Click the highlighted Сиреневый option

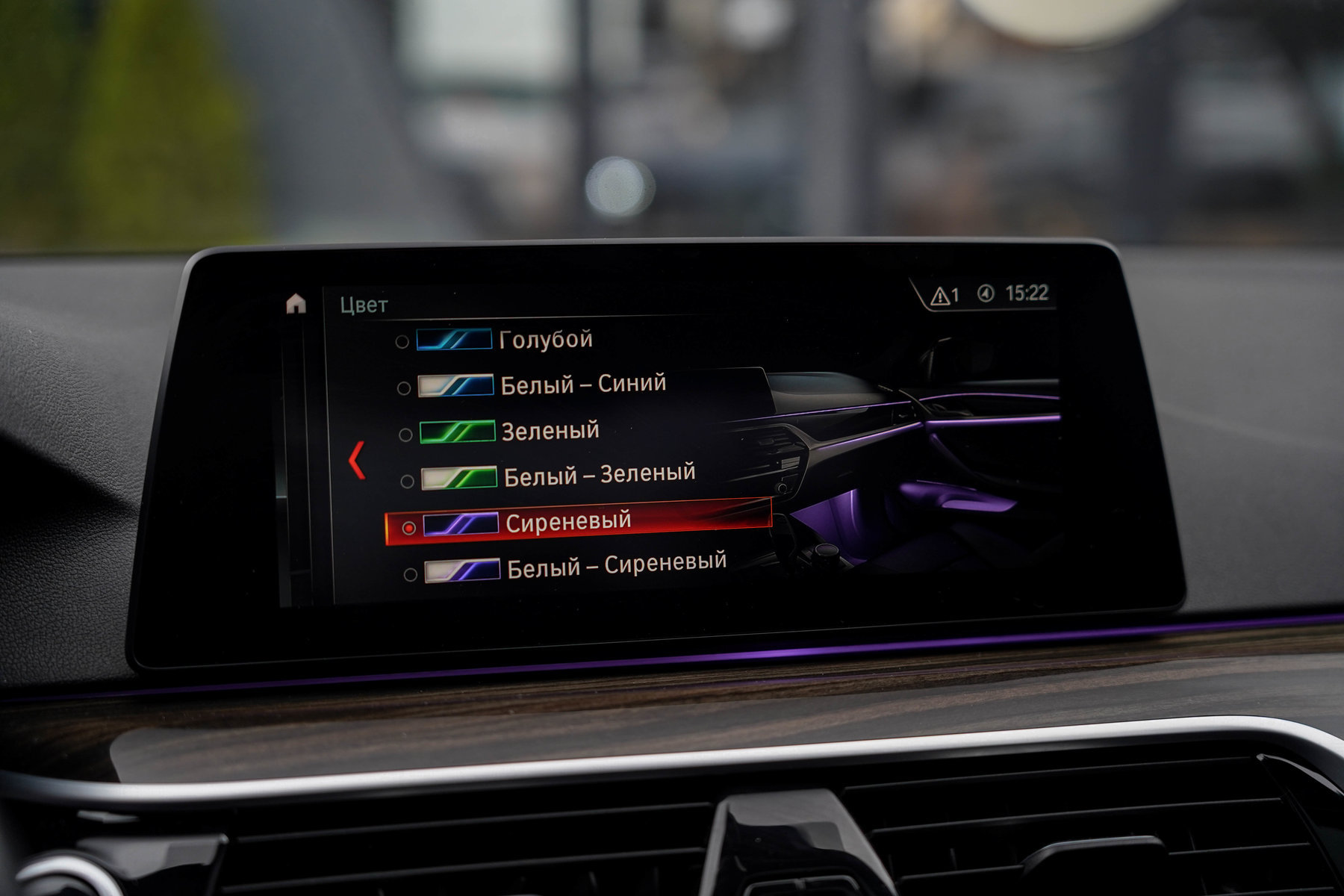click(x=567, y=521)
